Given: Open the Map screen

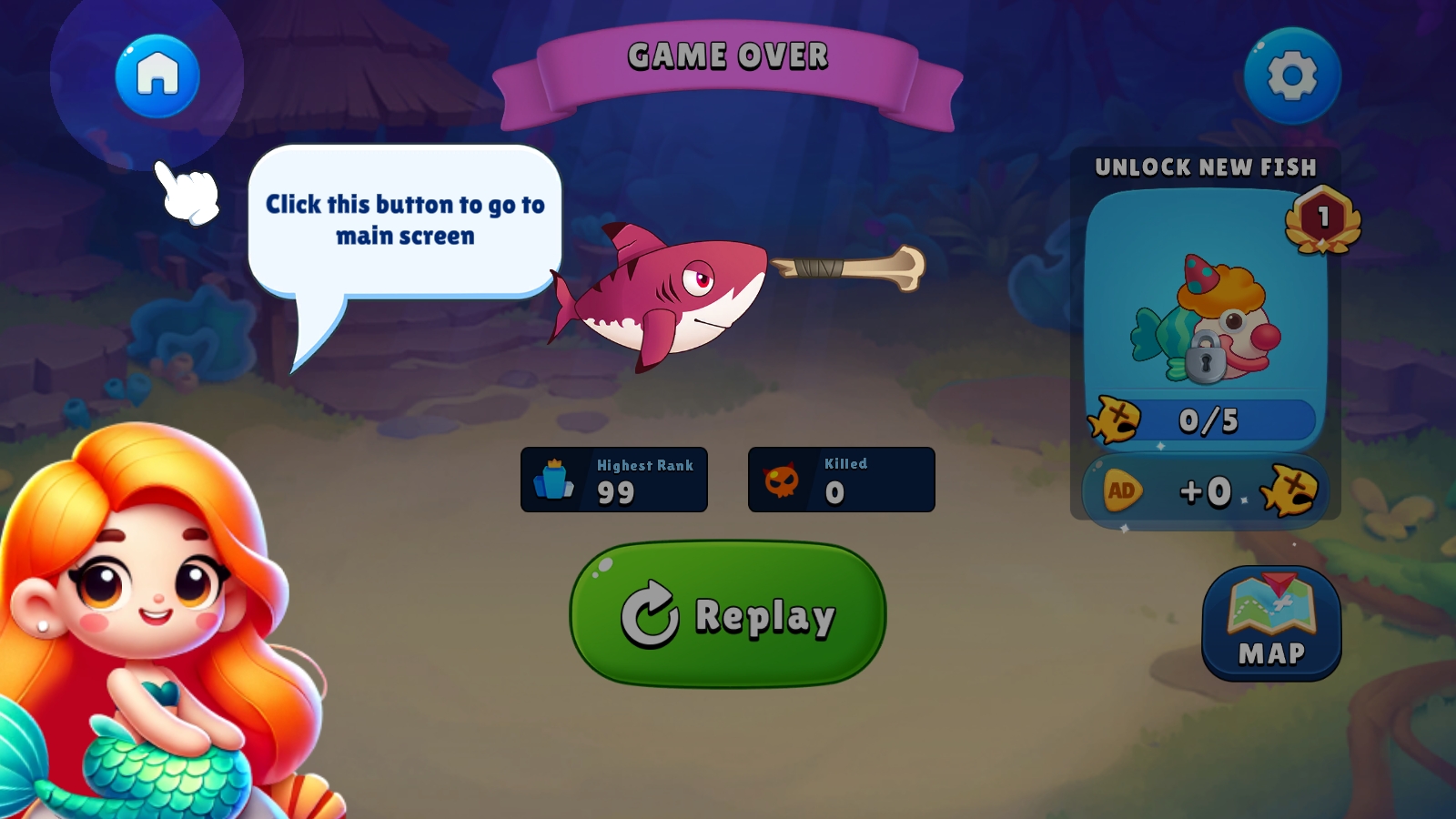Looking at the screenshot, I should pyautogui.click(x=1271, y=624).
